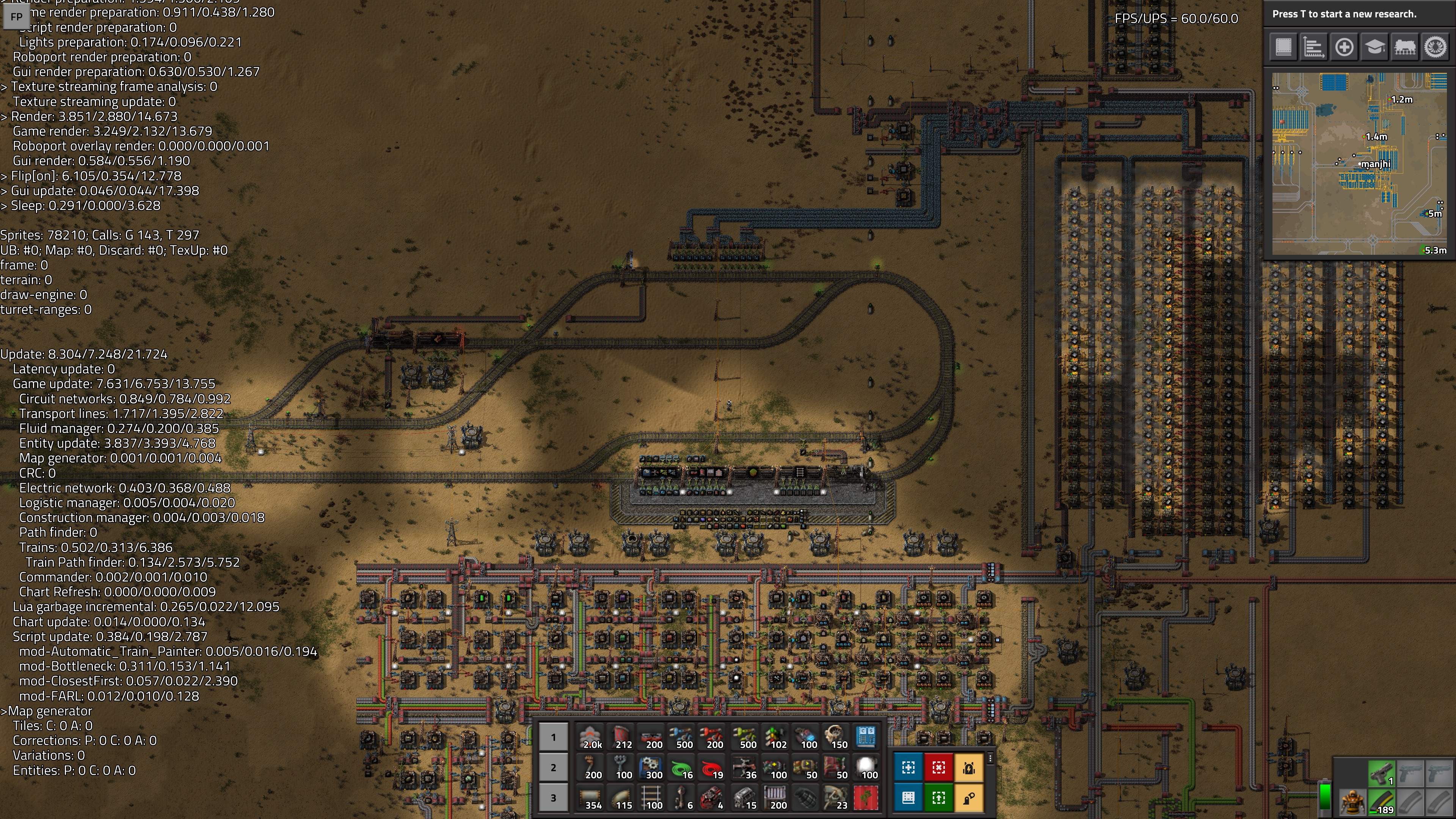Open the train overview button
The width and height of the screenshot is (1456, 819).
(x=1404, y=47)
